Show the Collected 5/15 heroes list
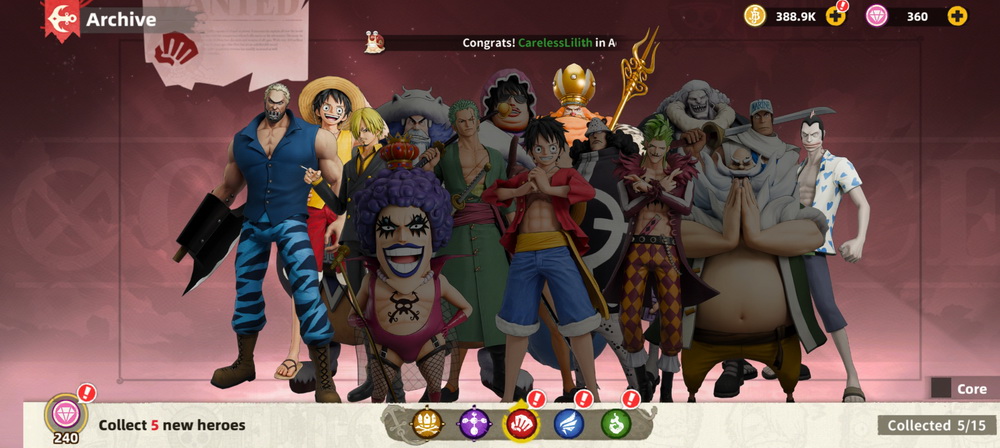1000x448 pixels. coord(937,426)
